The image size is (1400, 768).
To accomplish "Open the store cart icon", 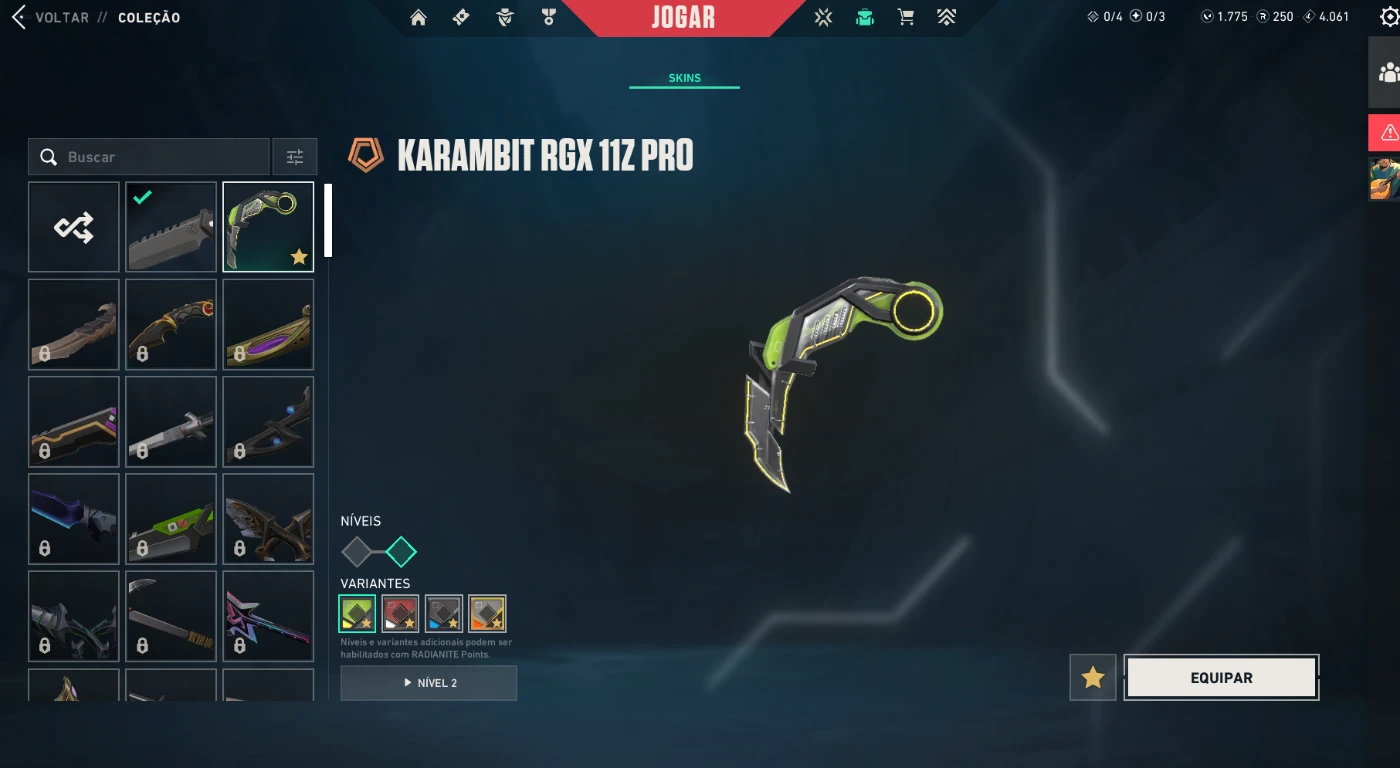I will click(905, 17).
